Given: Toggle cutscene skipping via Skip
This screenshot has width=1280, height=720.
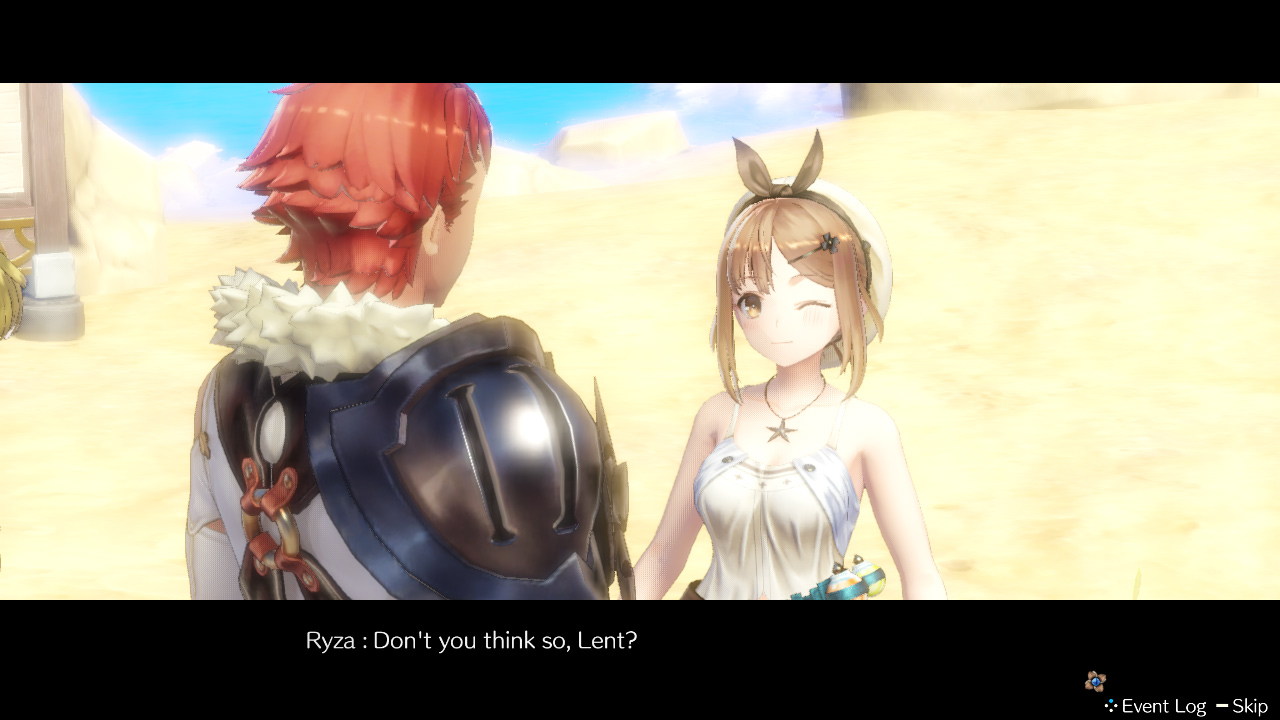Looking at the screenshot, I should coord(1252,705).
